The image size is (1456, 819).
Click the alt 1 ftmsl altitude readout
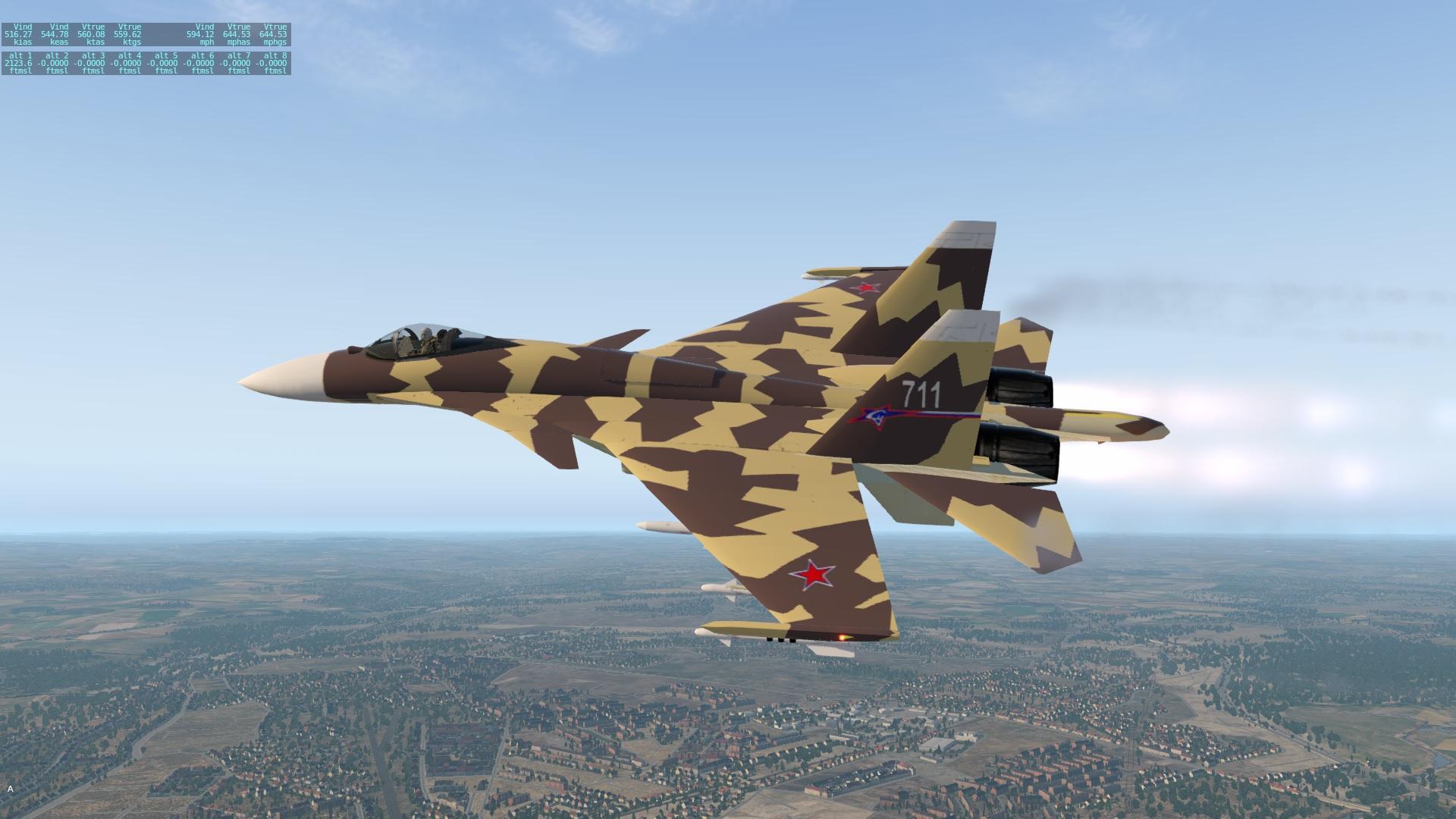pos(19,62)
